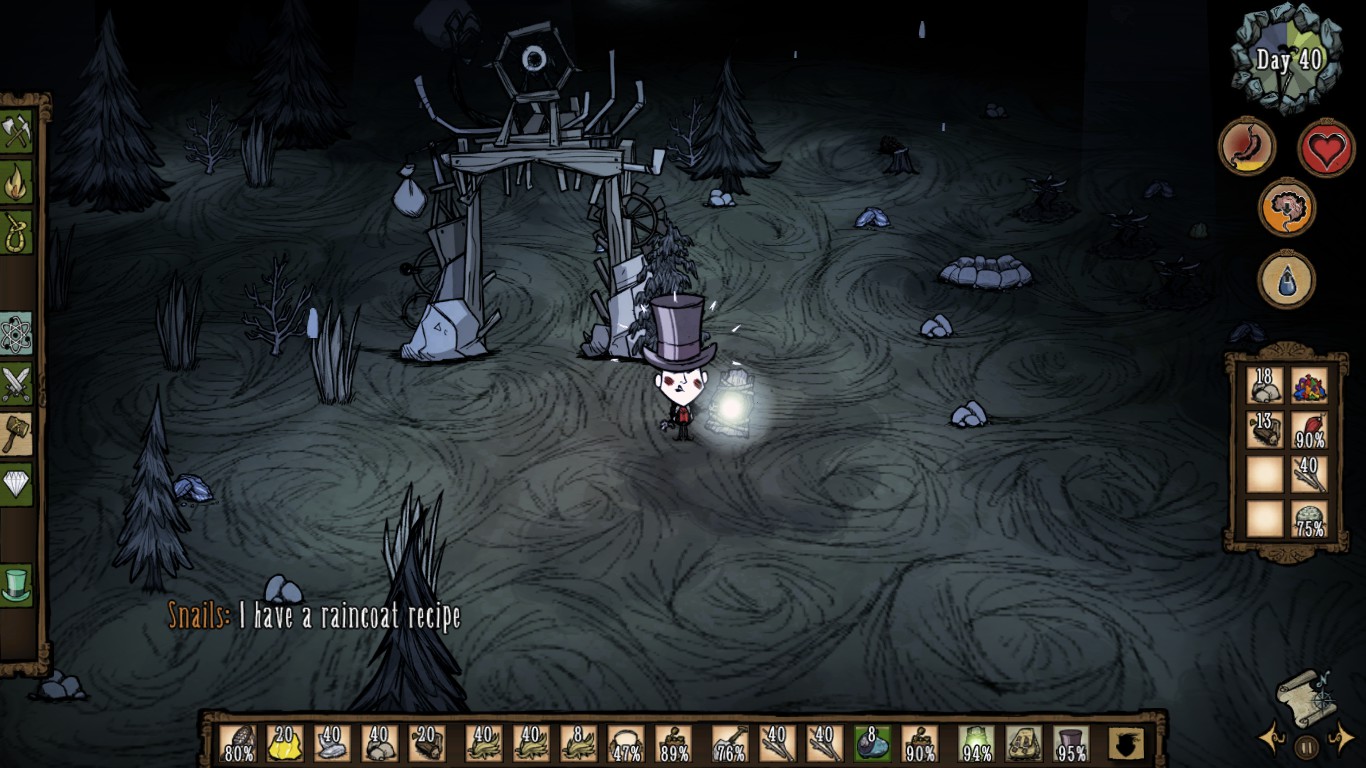Select the rocks stack of 18 in backpack

(x=1265, y=385)
